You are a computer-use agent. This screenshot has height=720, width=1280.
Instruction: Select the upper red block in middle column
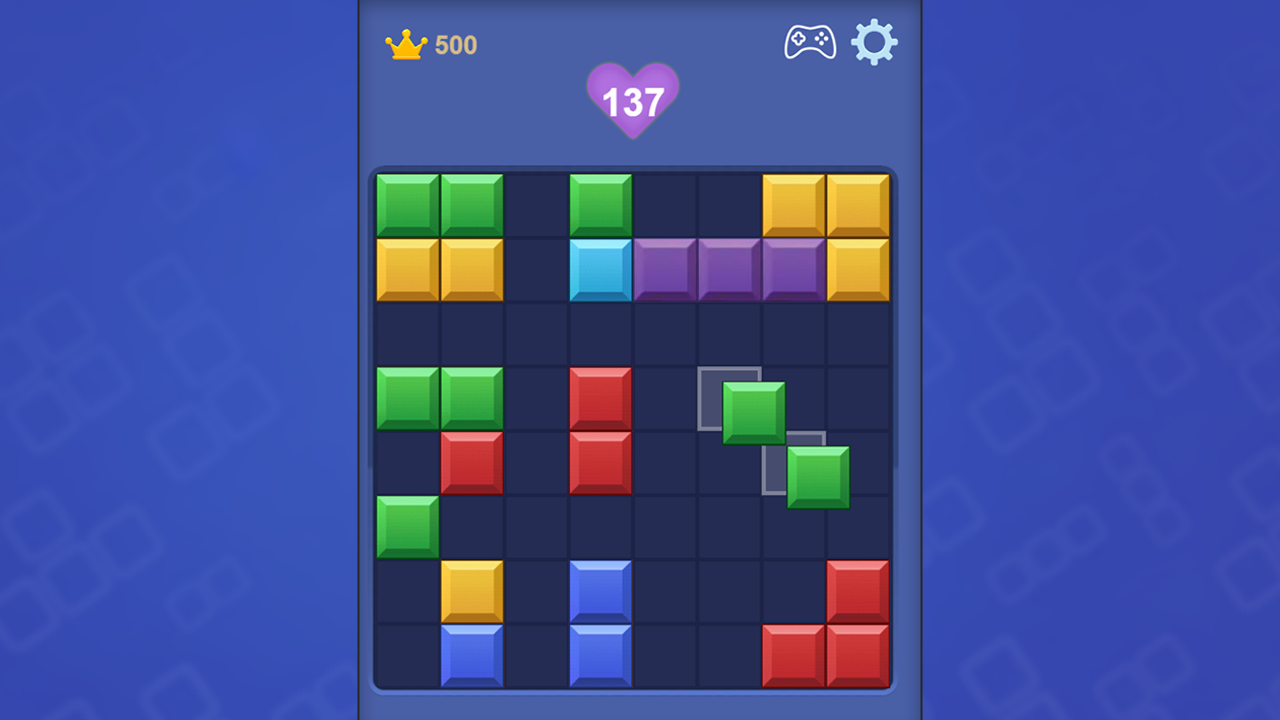point(600,398)
